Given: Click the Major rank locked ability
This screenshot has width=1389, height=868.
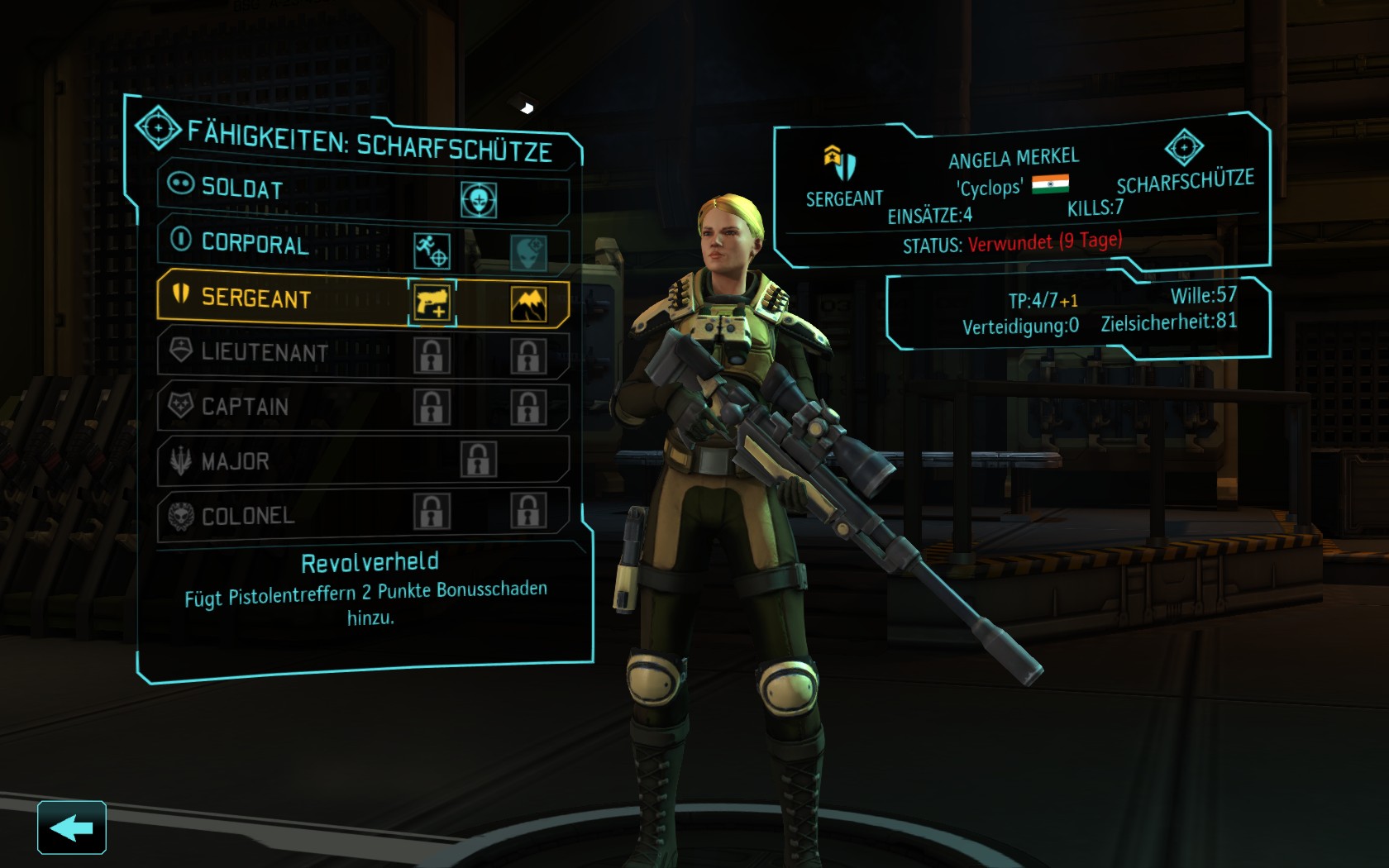Looking at the screenshot, I should pos(479,460).
